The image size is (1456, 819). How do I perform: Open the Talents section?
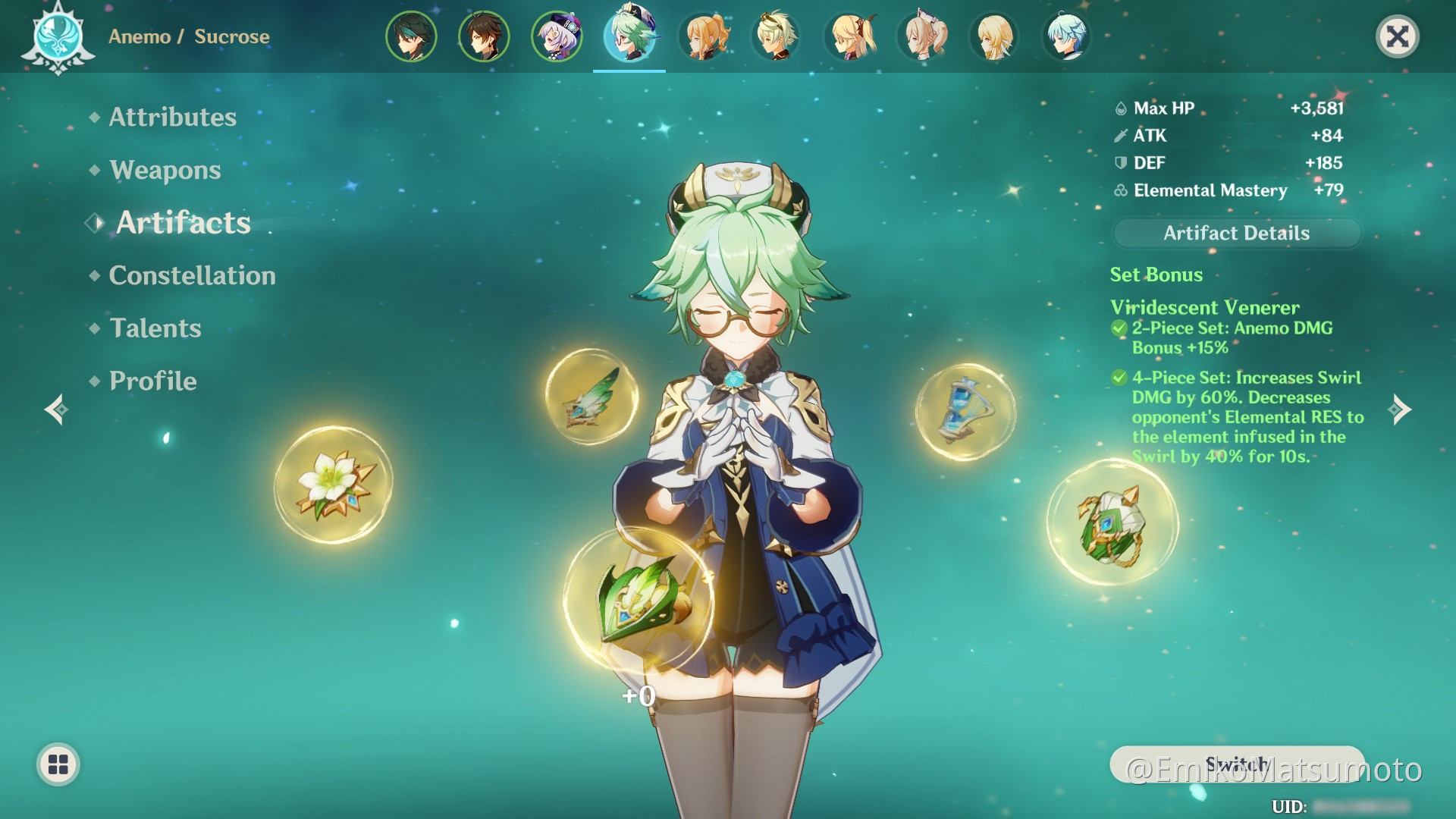point(155,328)
